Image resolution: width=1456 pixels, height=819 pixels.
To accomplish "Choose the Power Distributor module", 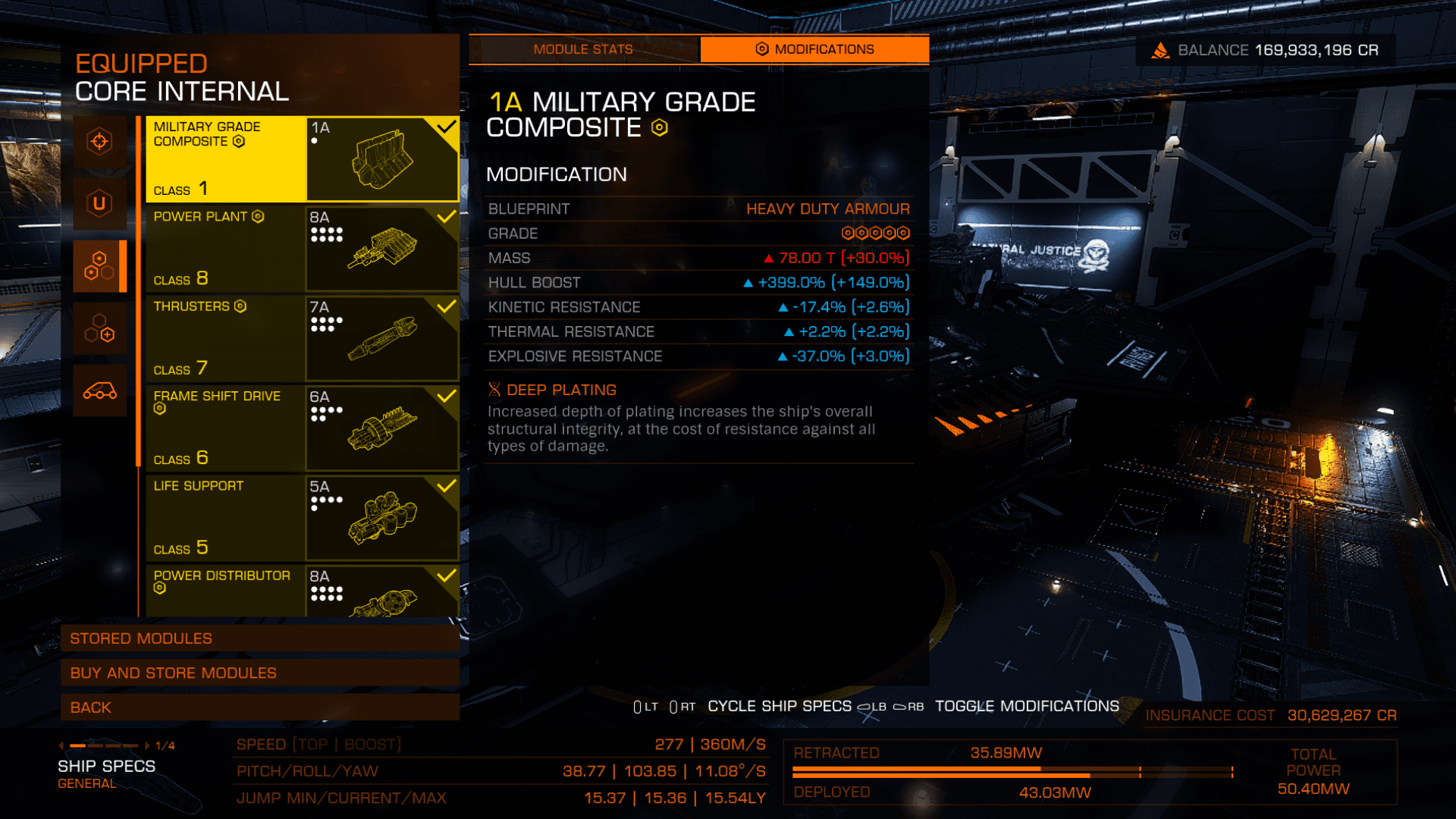I will pos(302,591).
